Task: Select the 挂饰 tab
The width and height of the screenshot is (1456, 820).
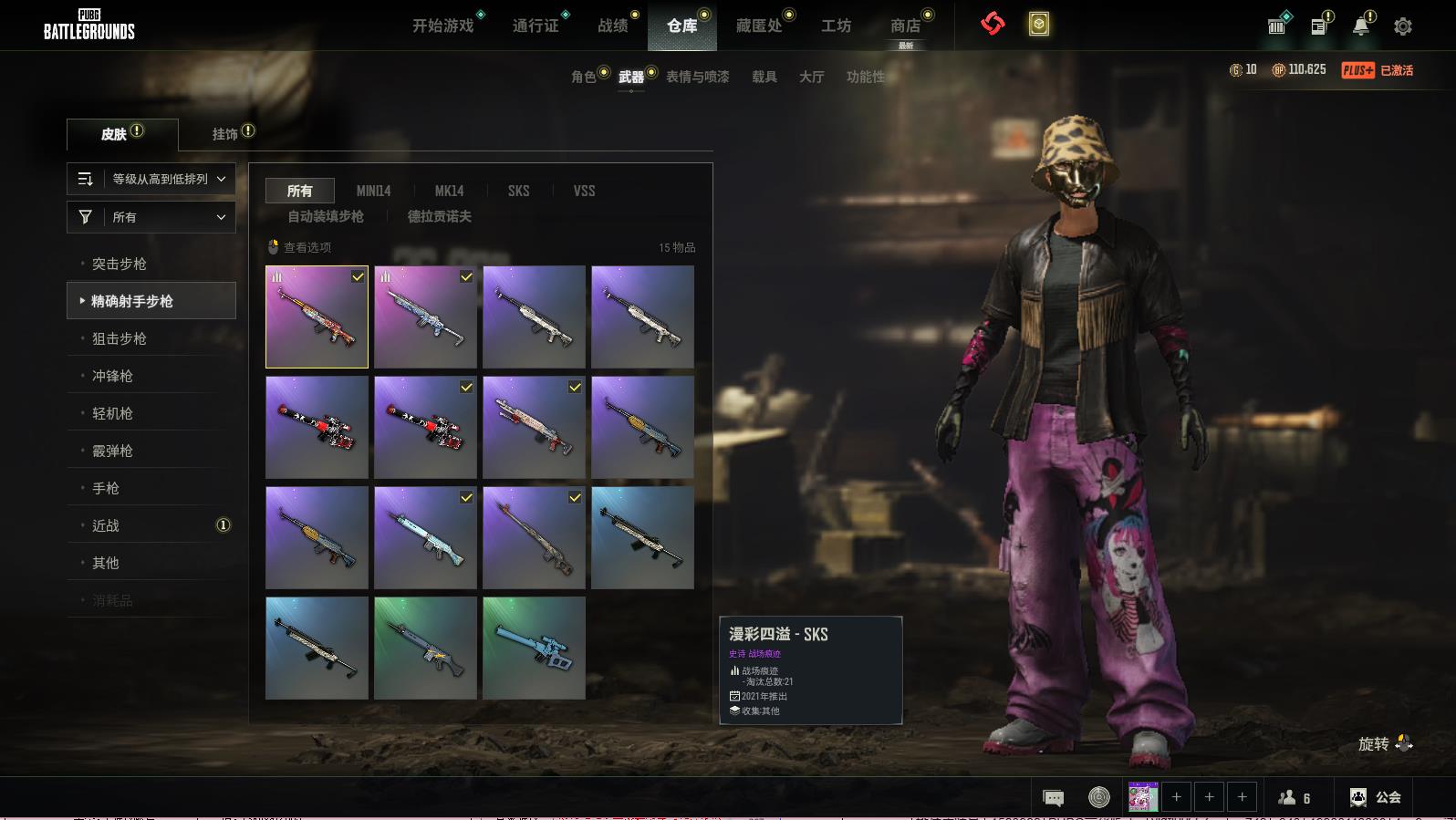Action: click(225, 134)
